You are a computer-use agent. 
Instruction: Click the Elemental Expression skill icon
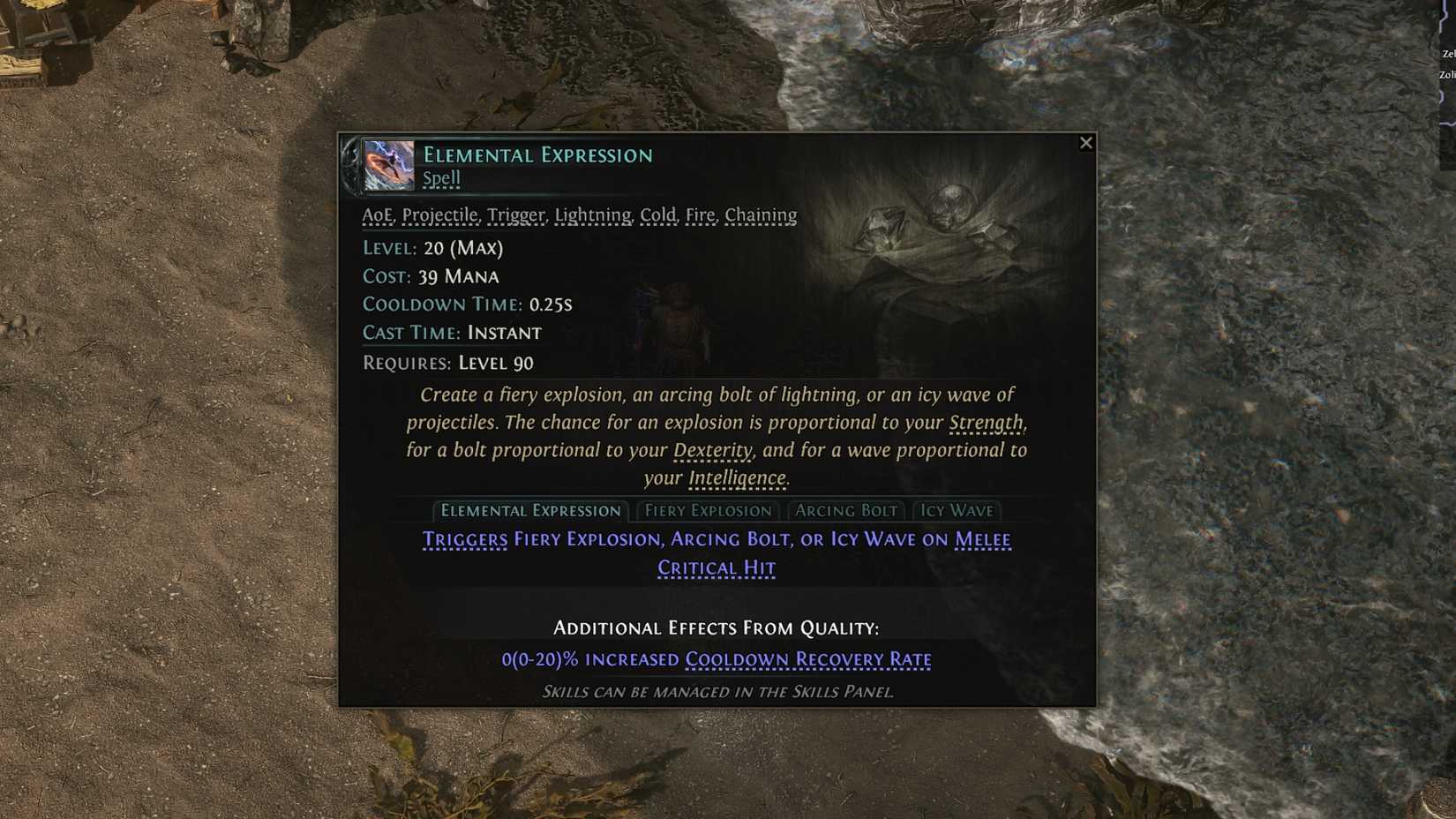click(388, 166)
